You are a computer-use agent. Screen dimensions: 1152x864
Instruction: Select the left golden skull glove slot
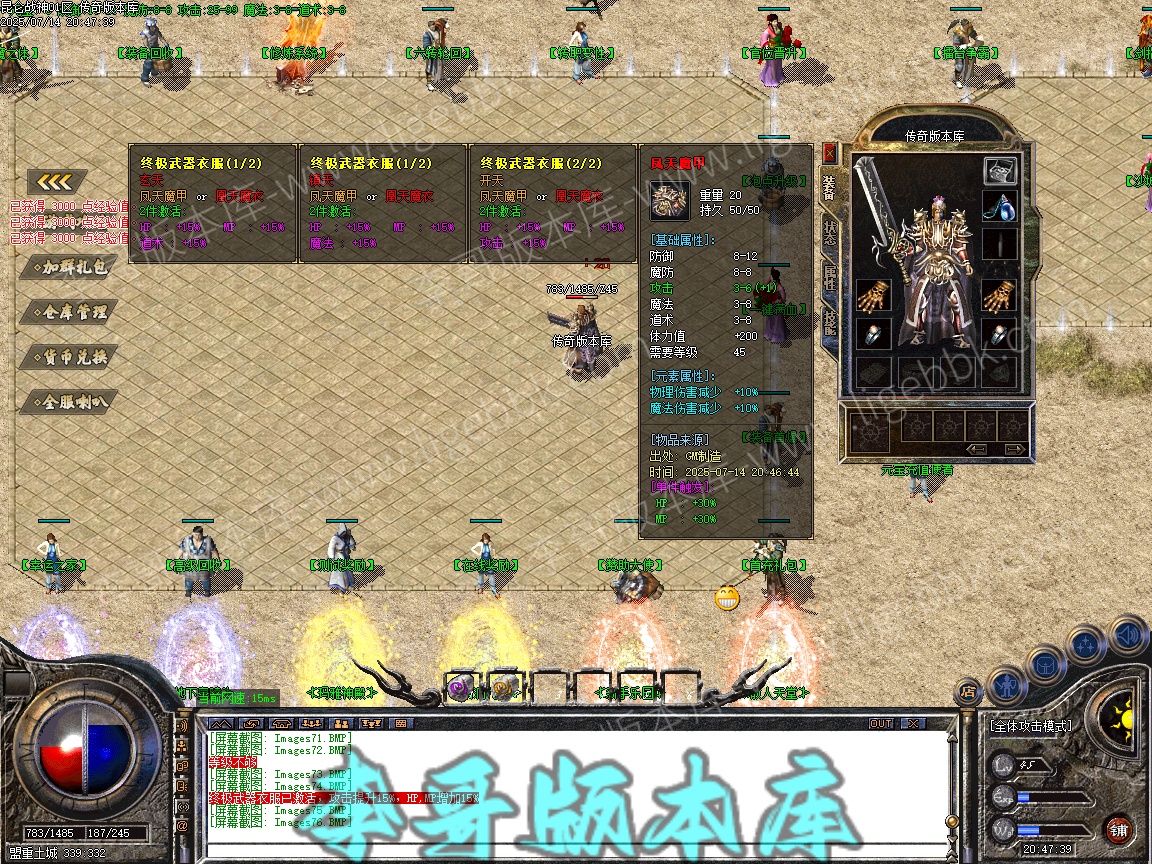coord(871,296)
